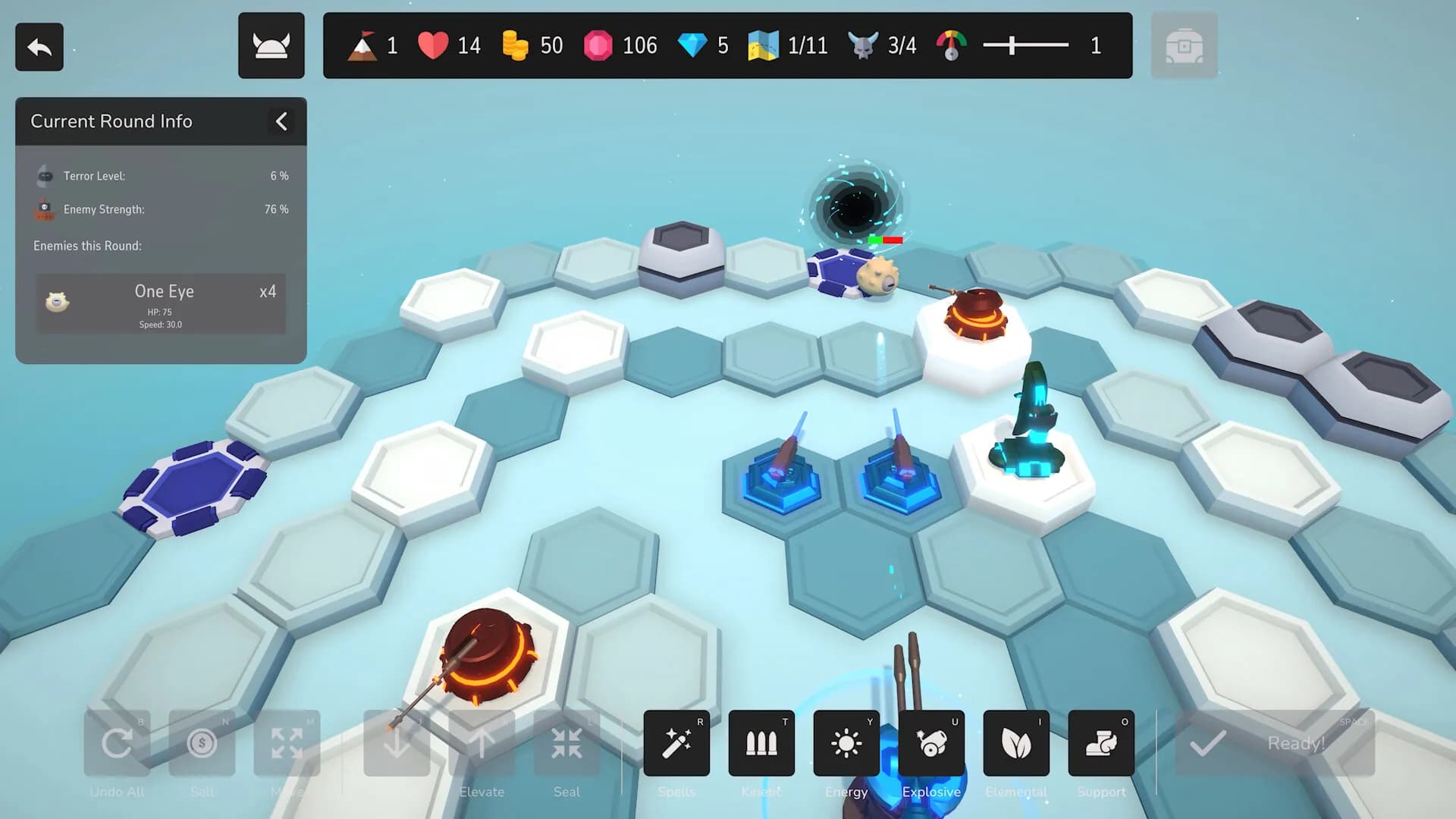Select the Energy towers category
The height and width of the screenshot is (819, 1456).
pyautogui.click(x=846, y=744)
